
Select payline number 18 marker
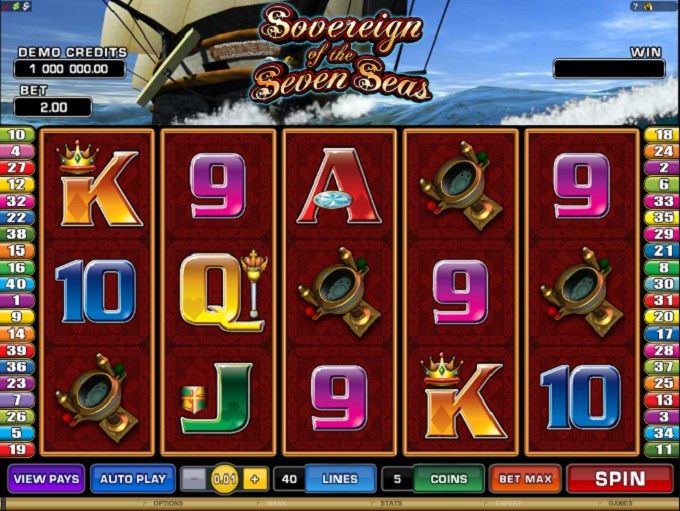(661, 135)
